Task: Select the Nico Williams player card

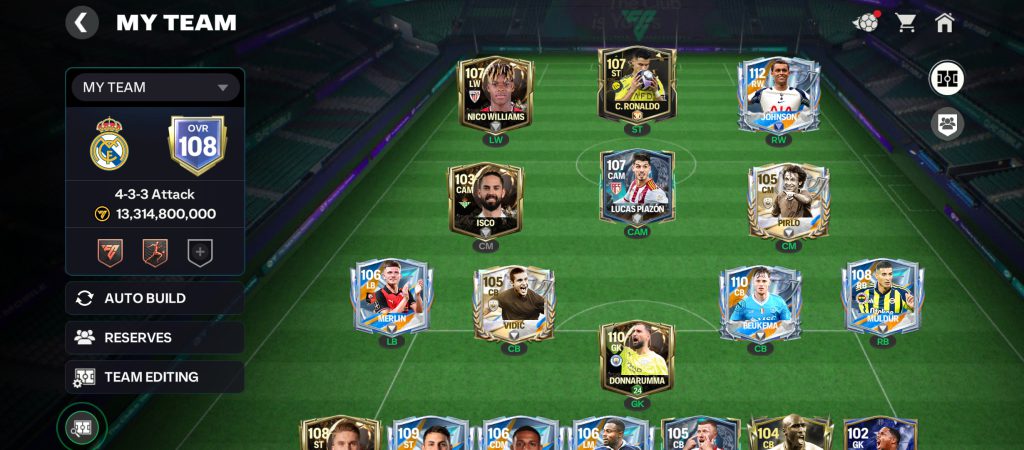Action: [x=495, y=93]
